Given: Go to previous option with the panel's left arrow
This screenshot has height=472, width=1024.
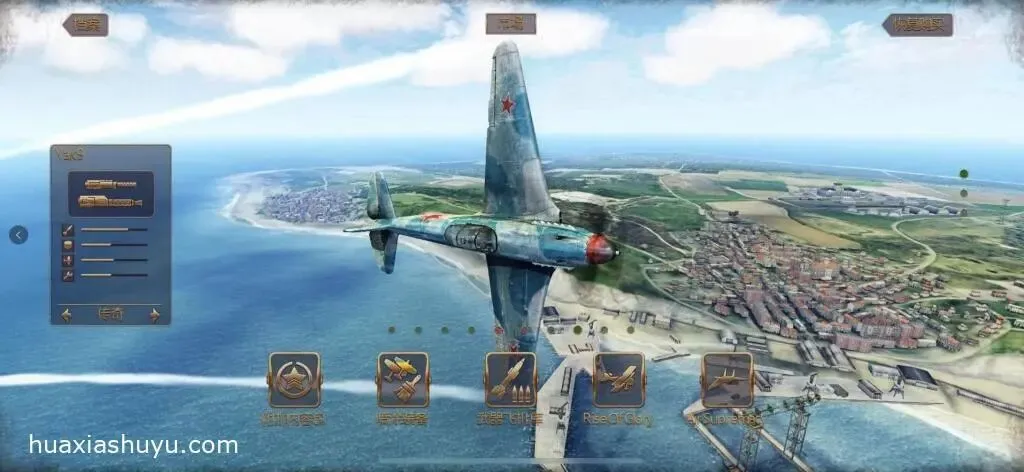Looking at the screenshot, I should tap(67, 315).
